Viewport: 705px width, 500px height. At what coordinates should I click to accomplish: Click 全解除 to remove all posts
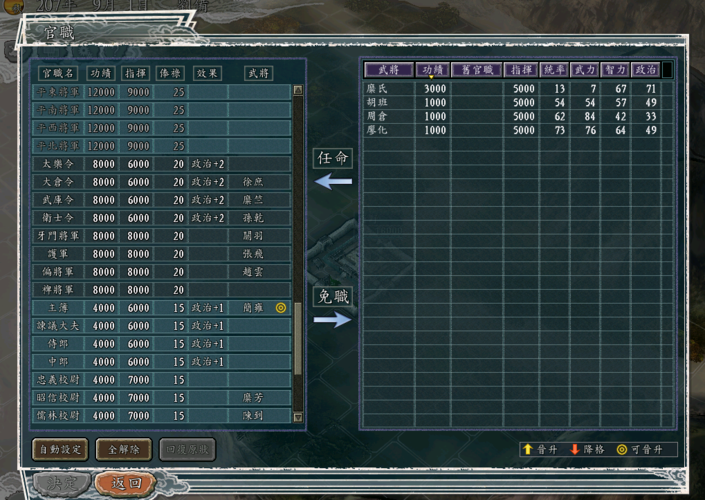(x=124, y=449)
